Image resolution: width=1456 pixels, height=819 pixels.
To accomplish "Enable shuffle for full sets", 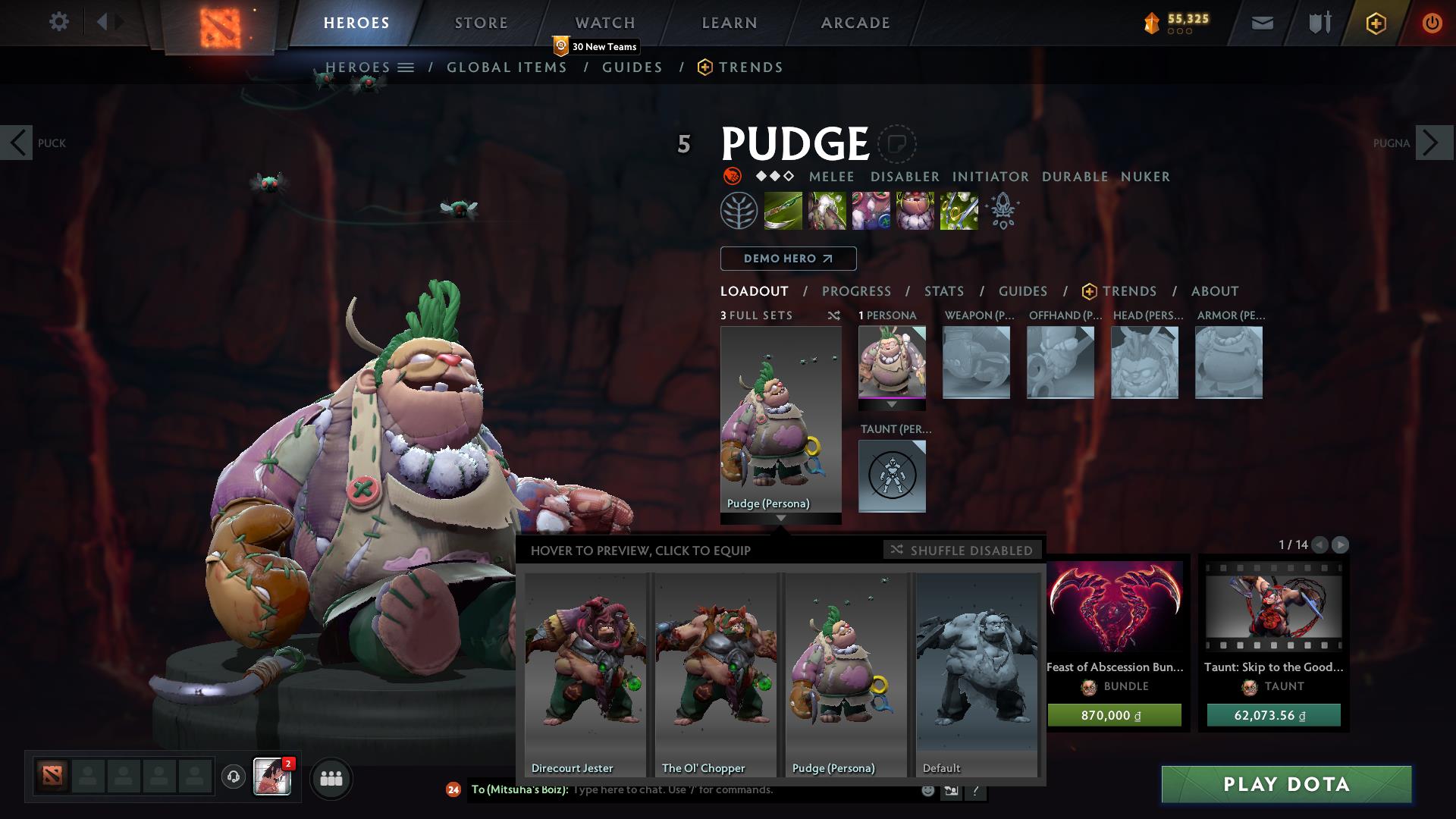I will tap(834, 316).
